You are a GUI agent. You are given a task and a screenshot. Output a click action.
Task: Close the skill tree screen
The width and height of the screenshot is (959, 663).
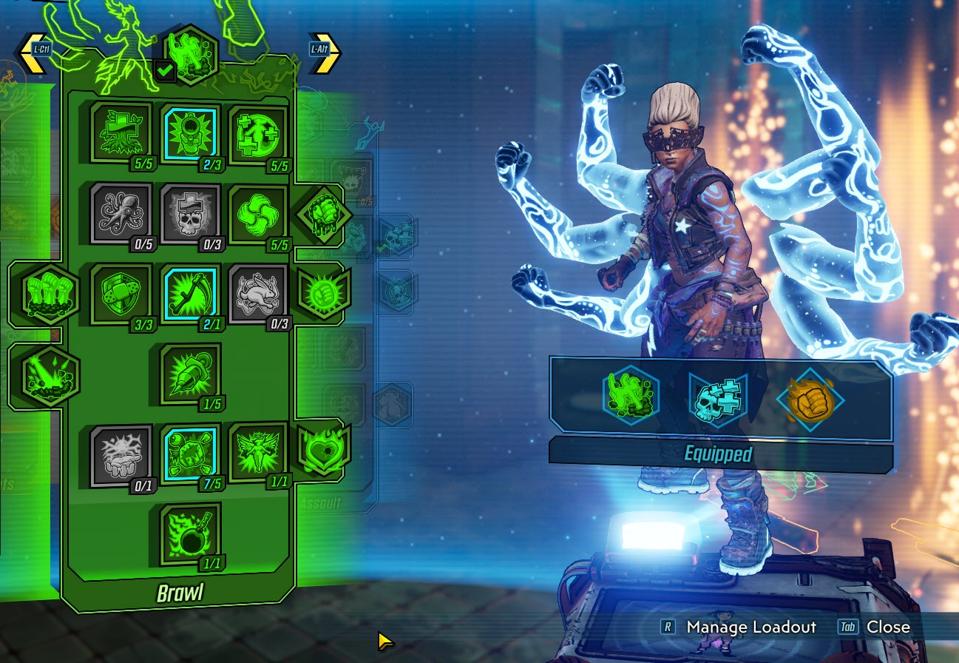click(x=886, y=627)
